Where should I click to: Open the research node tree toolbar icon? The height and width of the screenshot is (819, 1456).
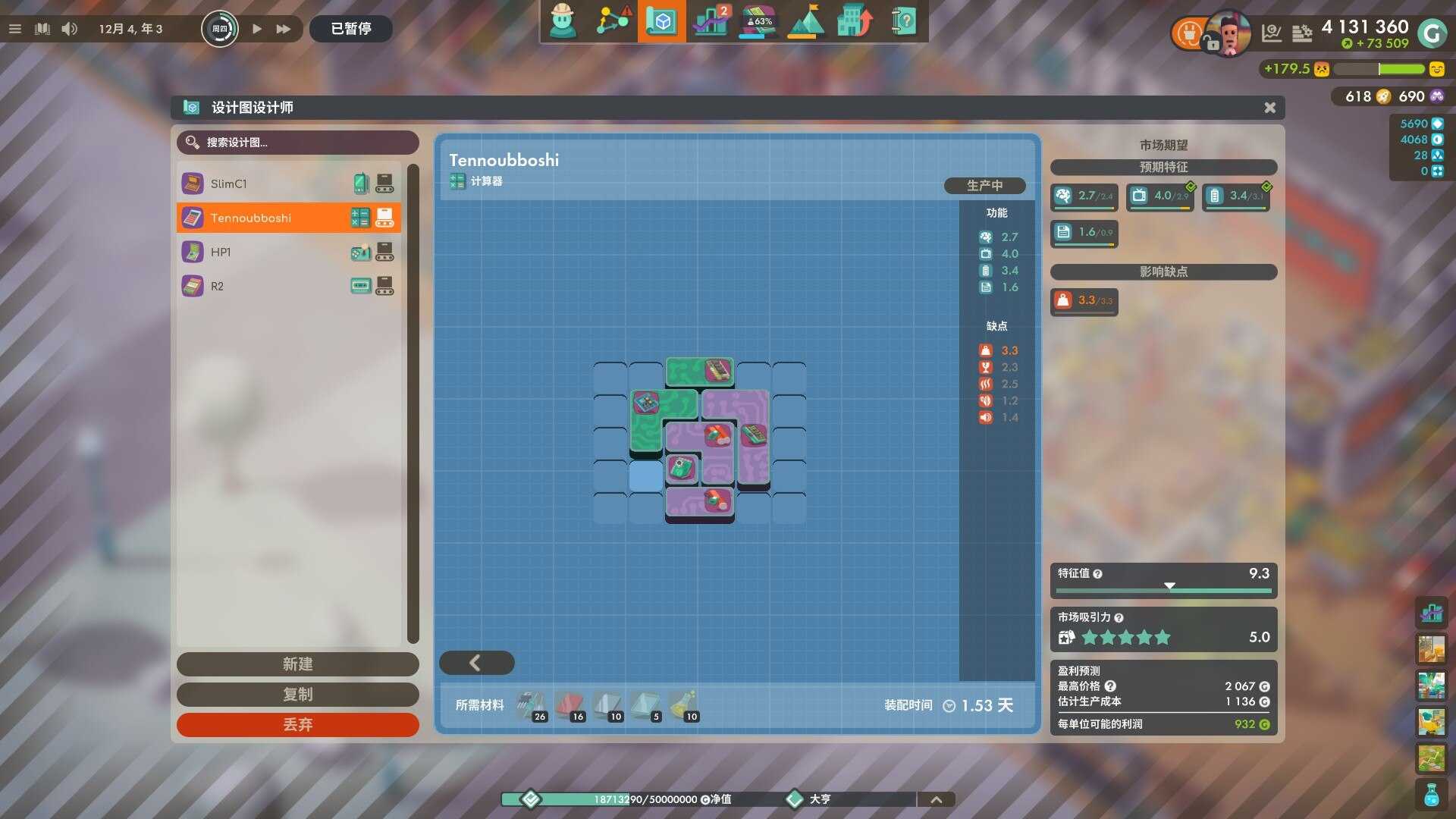pos(613,21)
